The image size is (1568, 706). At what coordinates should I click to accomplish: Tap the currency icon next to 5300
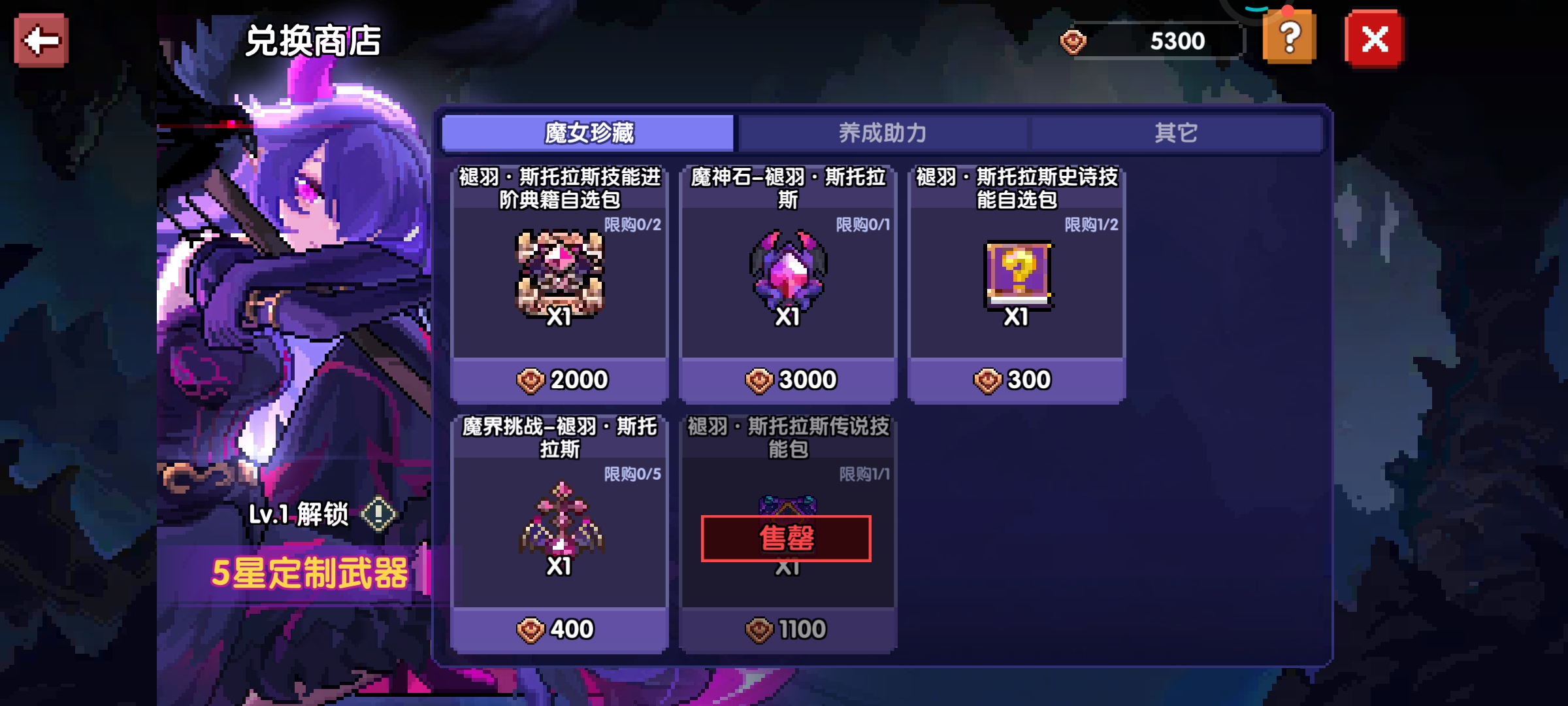click(x=1073, y=42)
